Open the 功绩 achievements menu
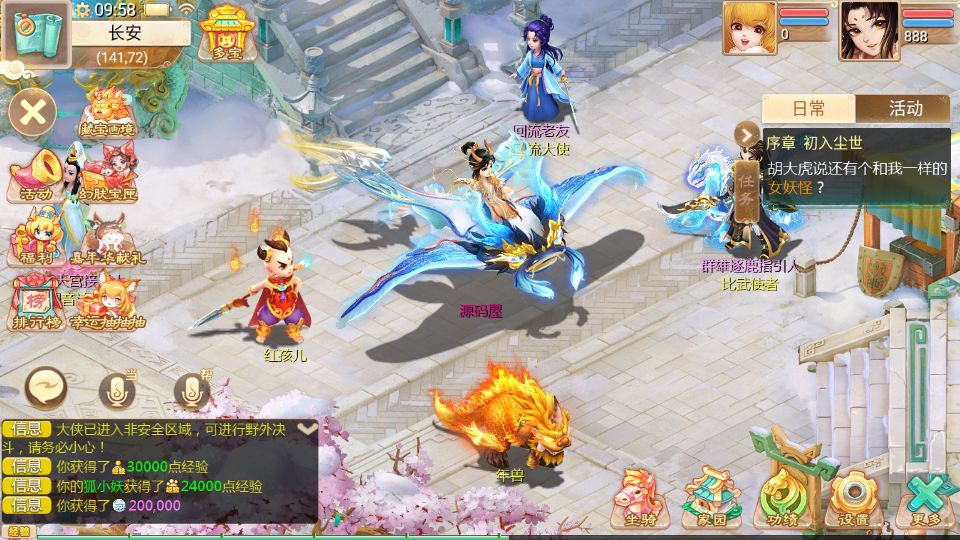Viewport: 960px width, 540px height. tap(782, 497)
